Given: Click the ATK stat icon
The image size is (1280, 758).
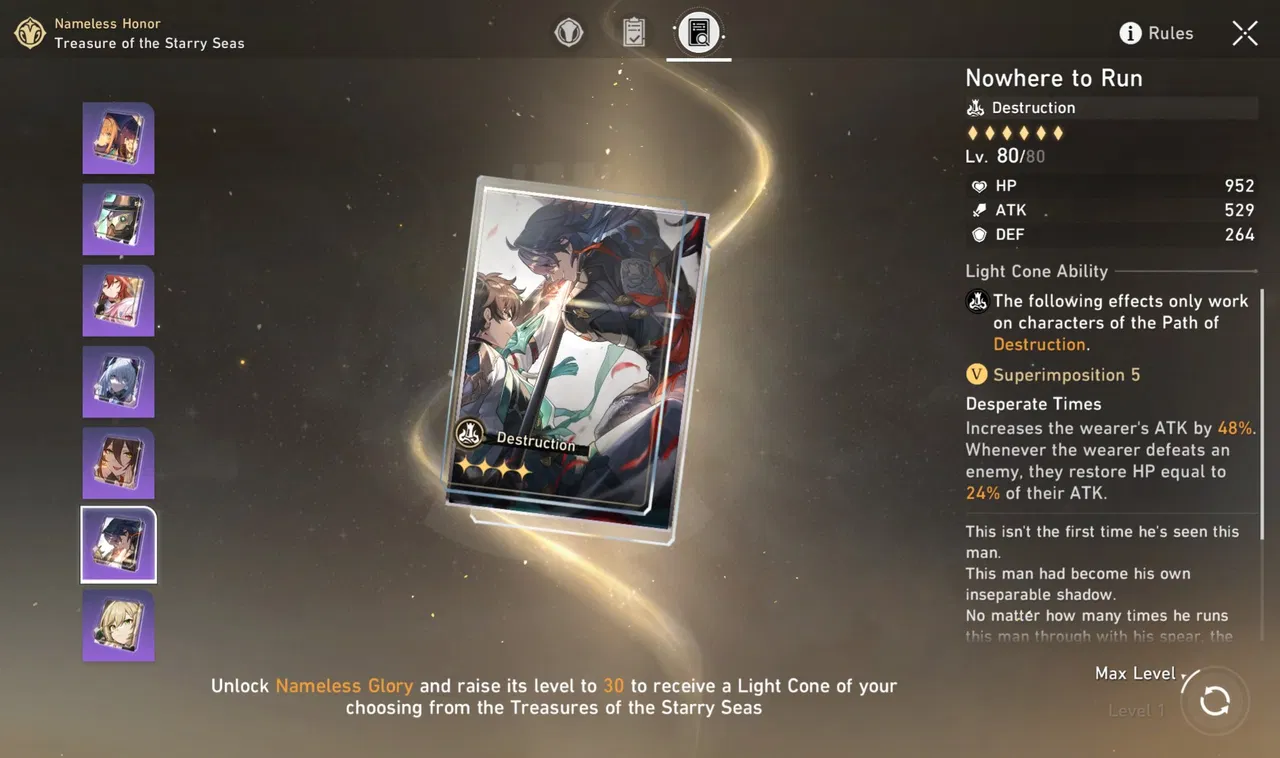Looking at the screenshot, I should tap(978, 210).
